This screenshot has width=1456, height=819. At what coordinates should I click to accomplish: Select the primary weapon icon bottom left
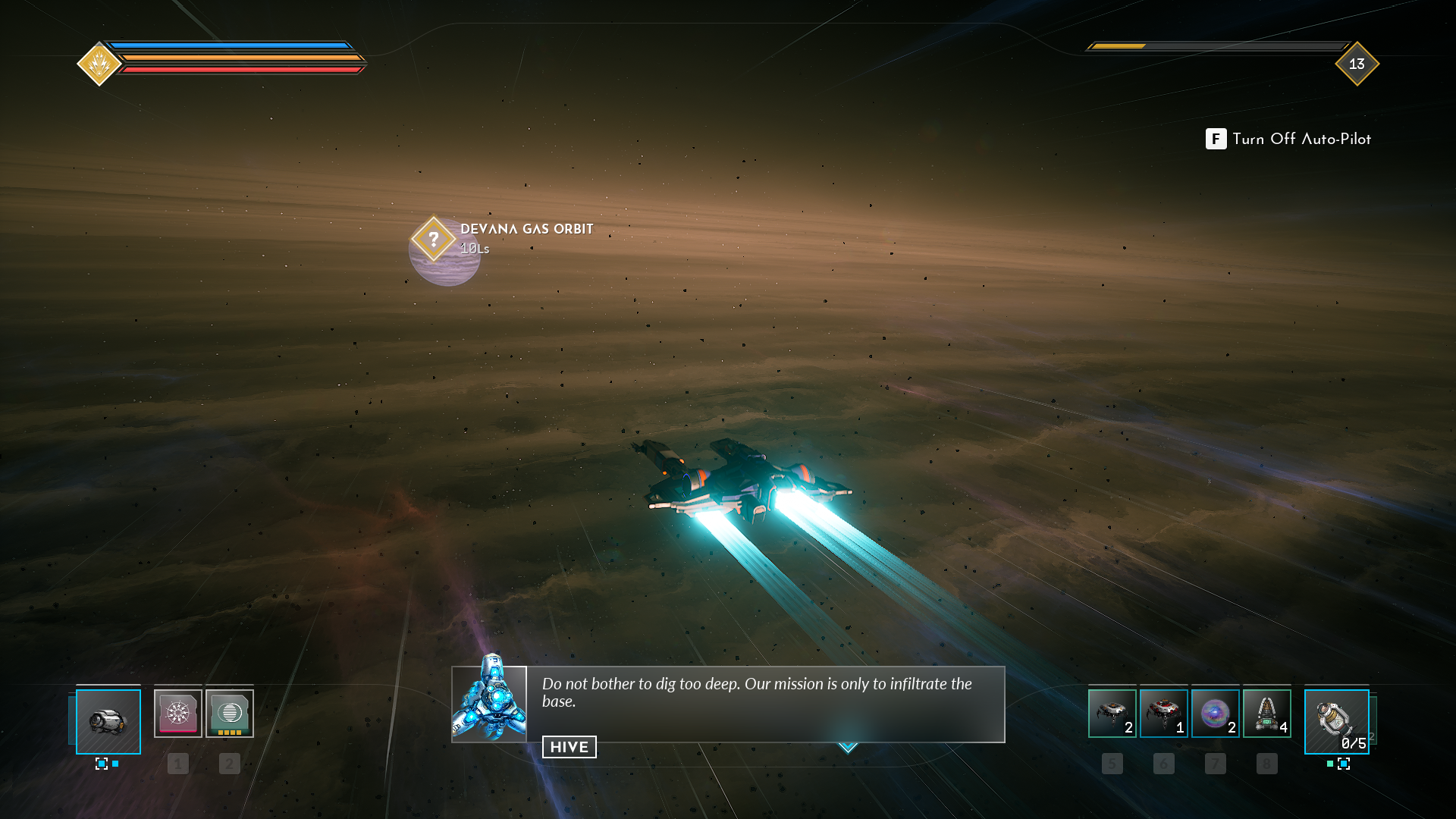[107, 721]
